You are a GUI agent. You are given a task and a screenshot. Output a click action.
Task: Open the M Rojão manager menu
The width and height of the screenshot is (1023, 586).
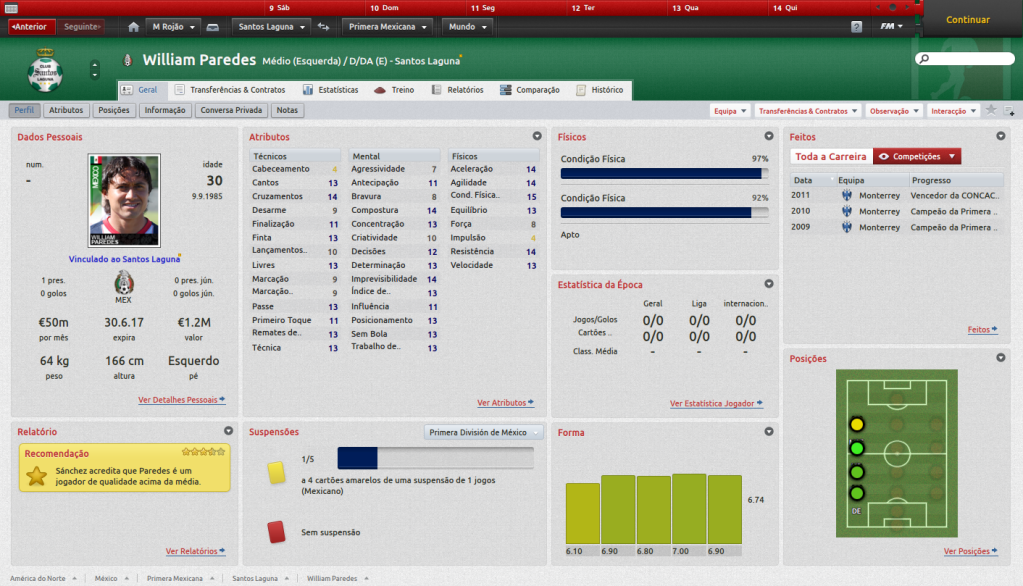tap(174, 26)
